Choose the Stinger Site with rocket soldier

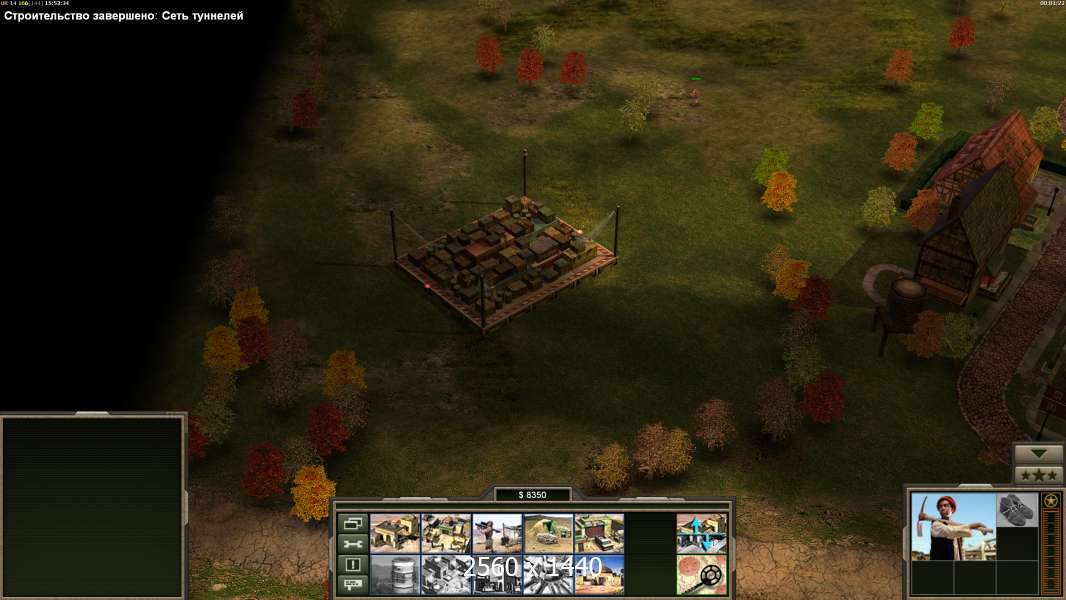(x=496, y=533)
